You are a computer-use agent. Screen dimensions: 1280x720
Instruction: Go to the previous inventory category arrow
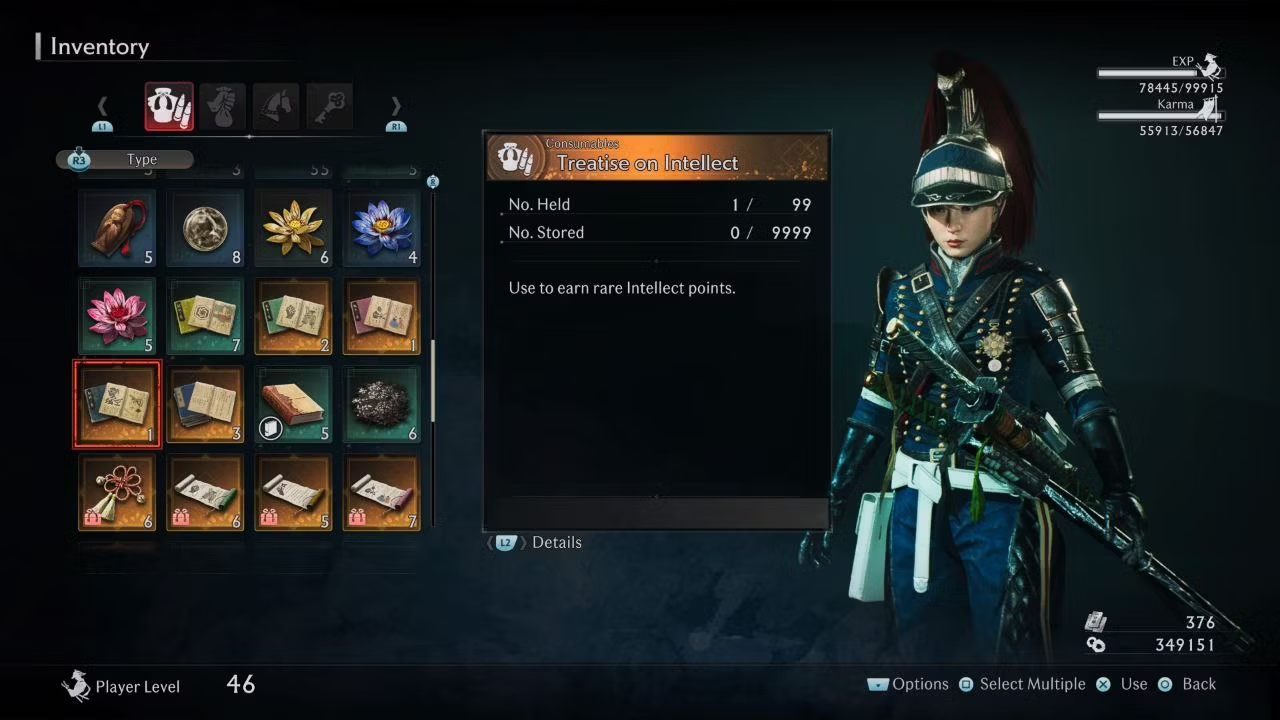102,107
